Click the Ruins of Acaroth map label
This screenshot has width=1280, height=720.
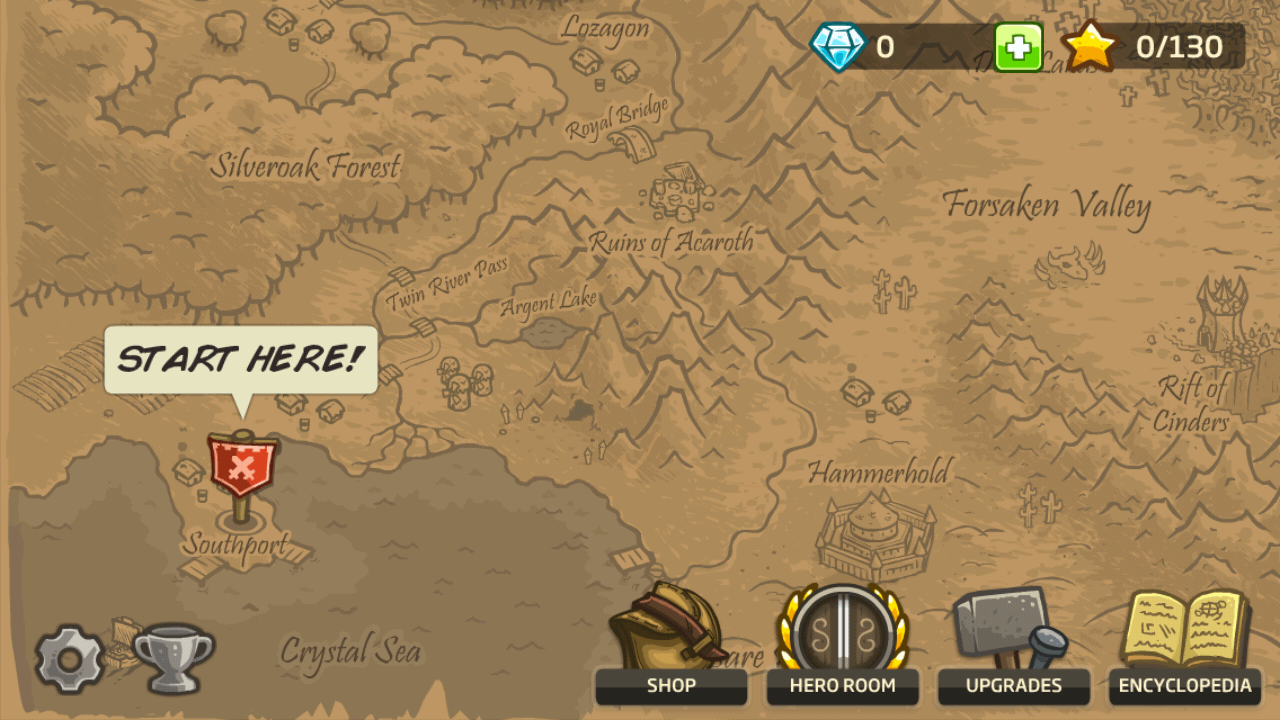point(671,241)
